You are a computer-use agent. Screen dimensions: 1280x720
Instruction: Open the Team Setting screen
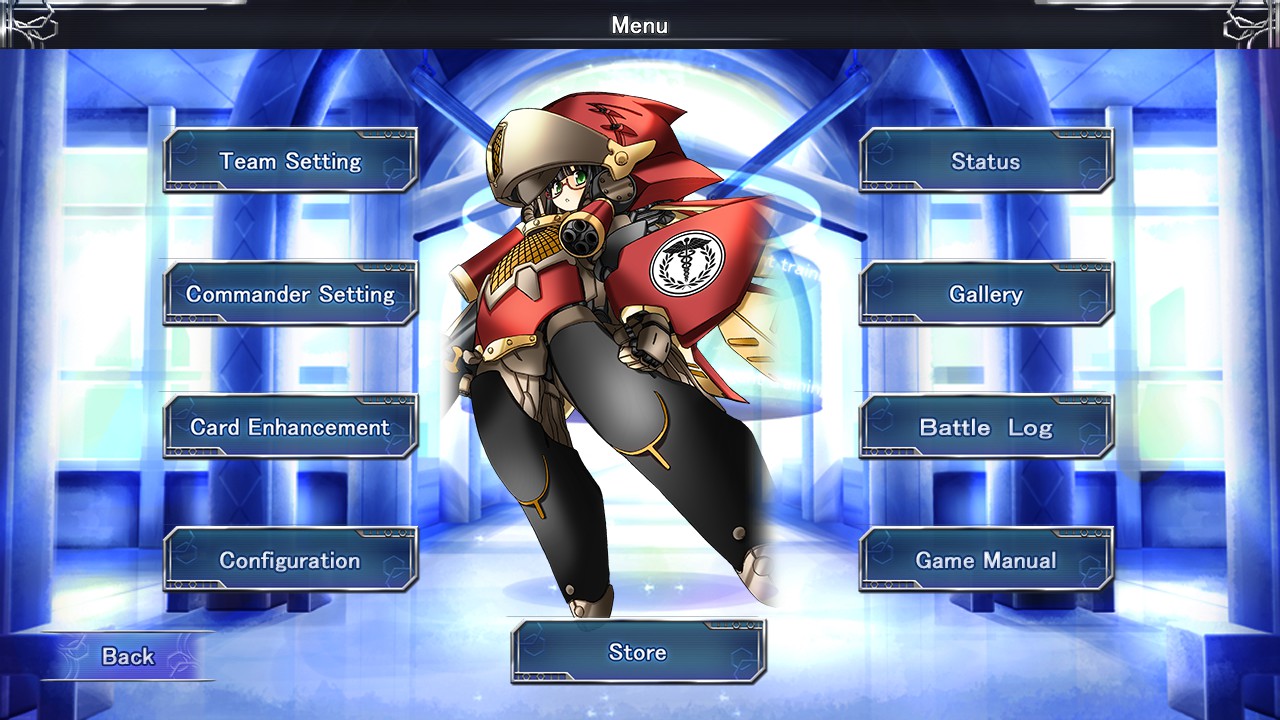pos(290,161)
